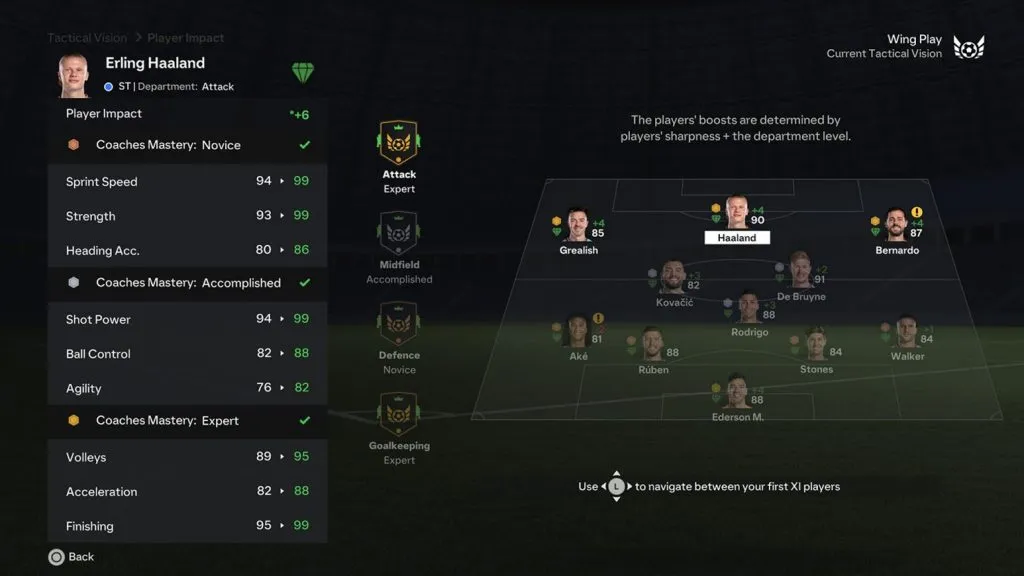Pick Bernardo on the formation
Image resolution: width=1024 pixels, height=576 pixels.
coord(895,226)
